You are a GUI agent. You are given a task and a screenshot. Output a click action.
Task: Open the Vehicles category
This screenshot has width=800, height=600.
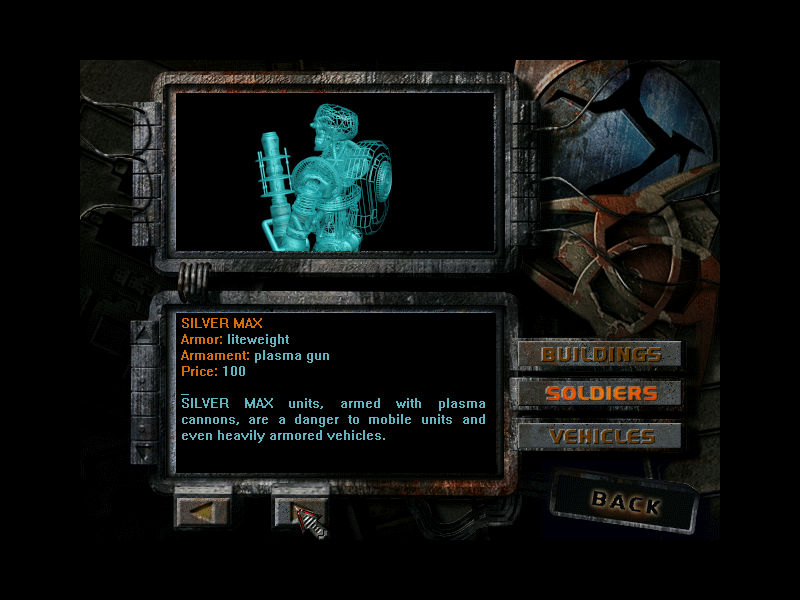600,436
